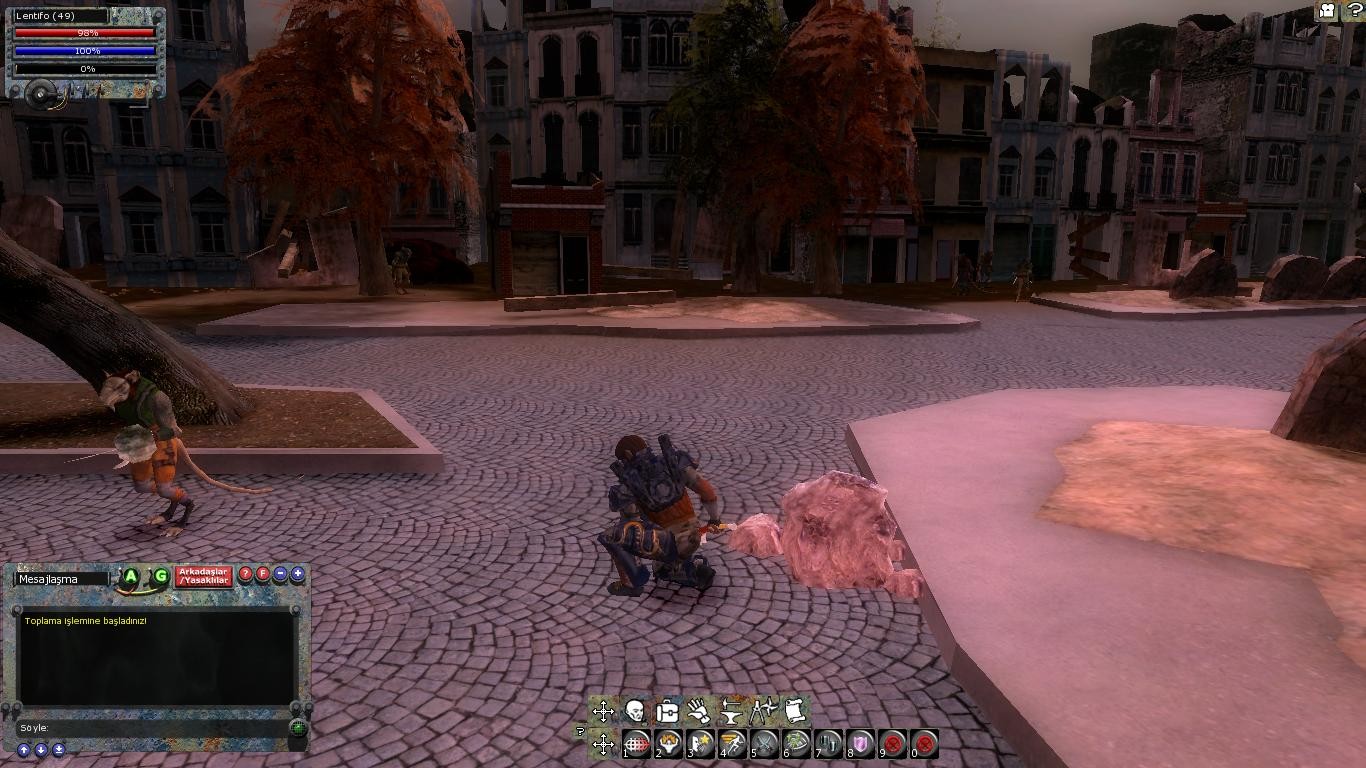
Task: Enlarge the chat window with plus button
Action: click(x=298, y=575)
